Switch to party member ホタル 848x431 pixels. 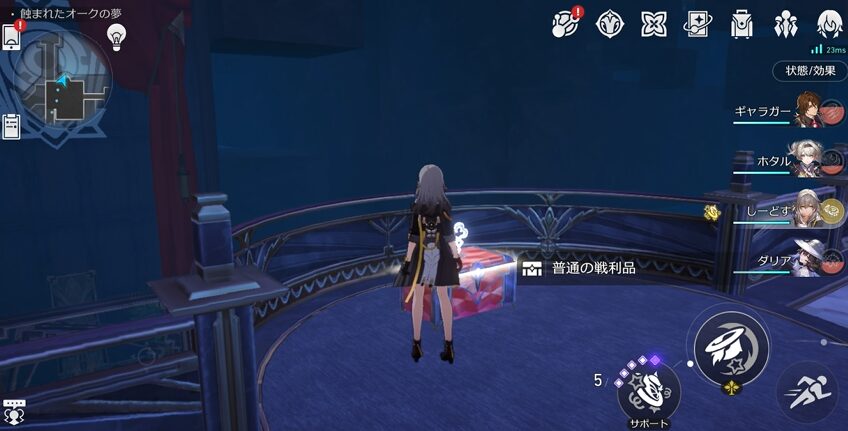808,158
